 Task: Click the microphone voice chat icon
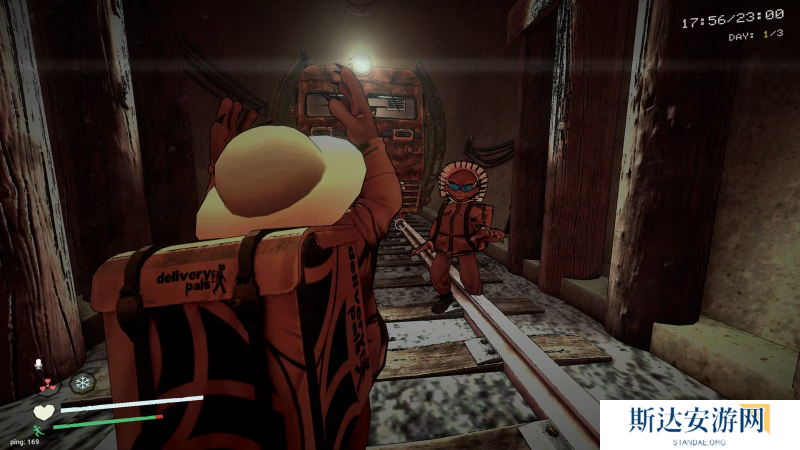point(39,364)
